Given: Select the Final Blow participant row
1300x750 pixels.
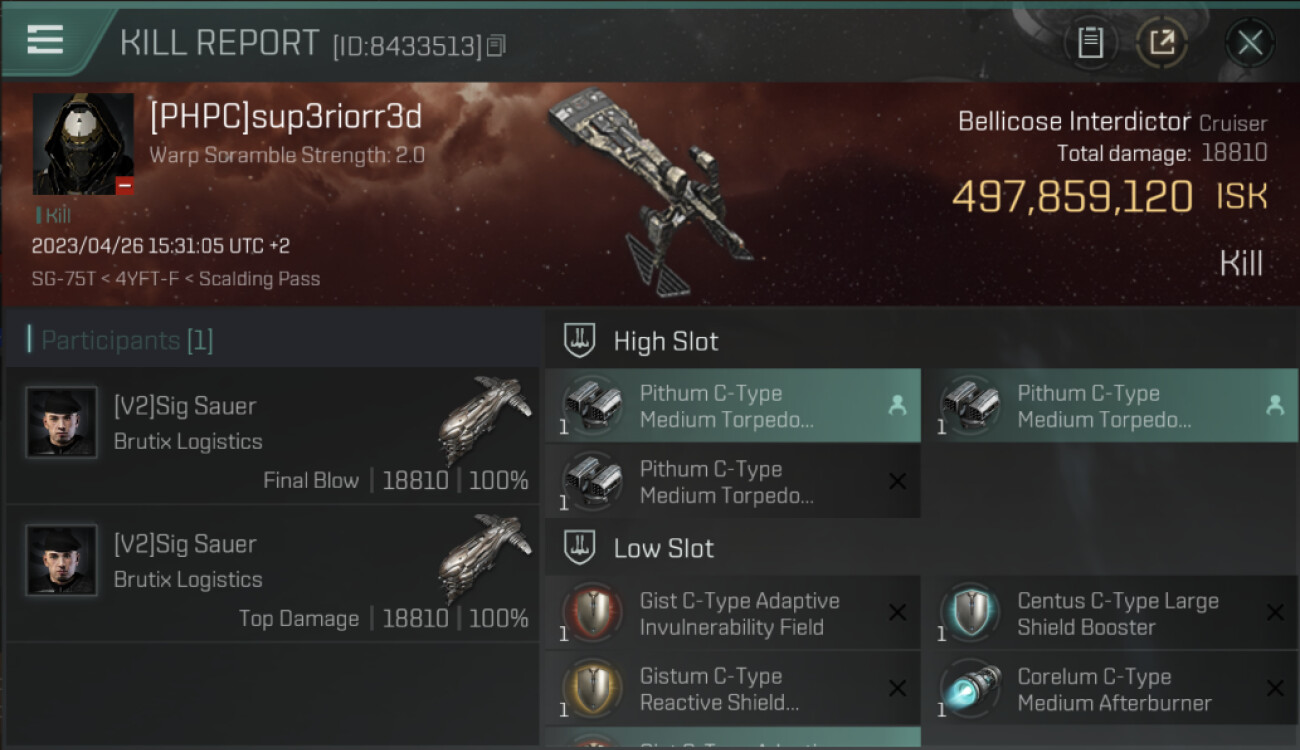Looking at the screenshot, I should coord(272,436).
